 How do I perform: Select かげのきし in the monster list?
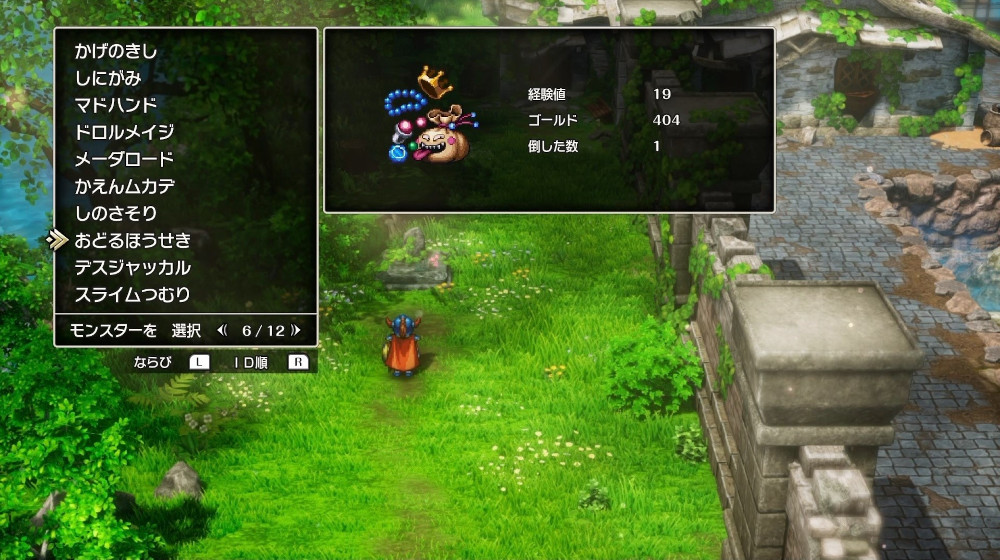tap(116, 51)
